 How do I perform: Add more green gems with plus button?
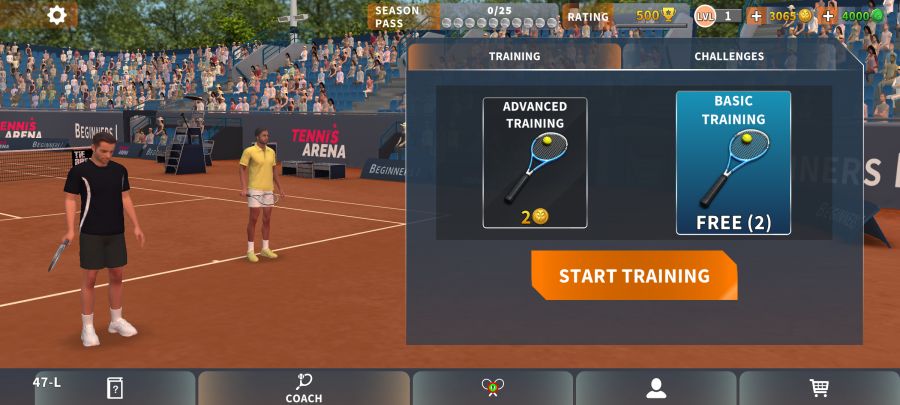[x=827, y=16]
